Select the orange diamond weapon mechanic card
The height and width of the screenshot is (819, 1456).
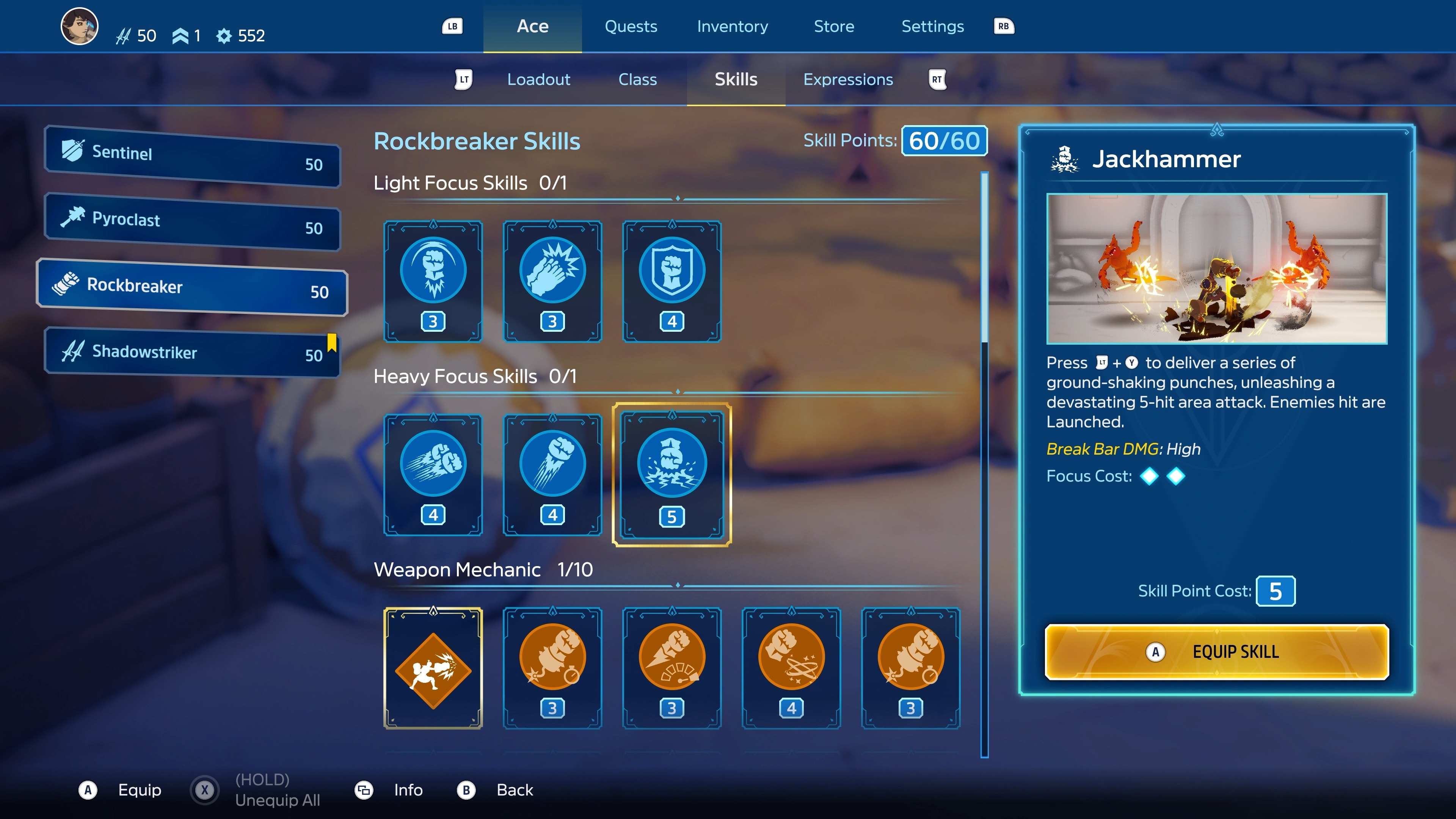[x=433, y=668]
